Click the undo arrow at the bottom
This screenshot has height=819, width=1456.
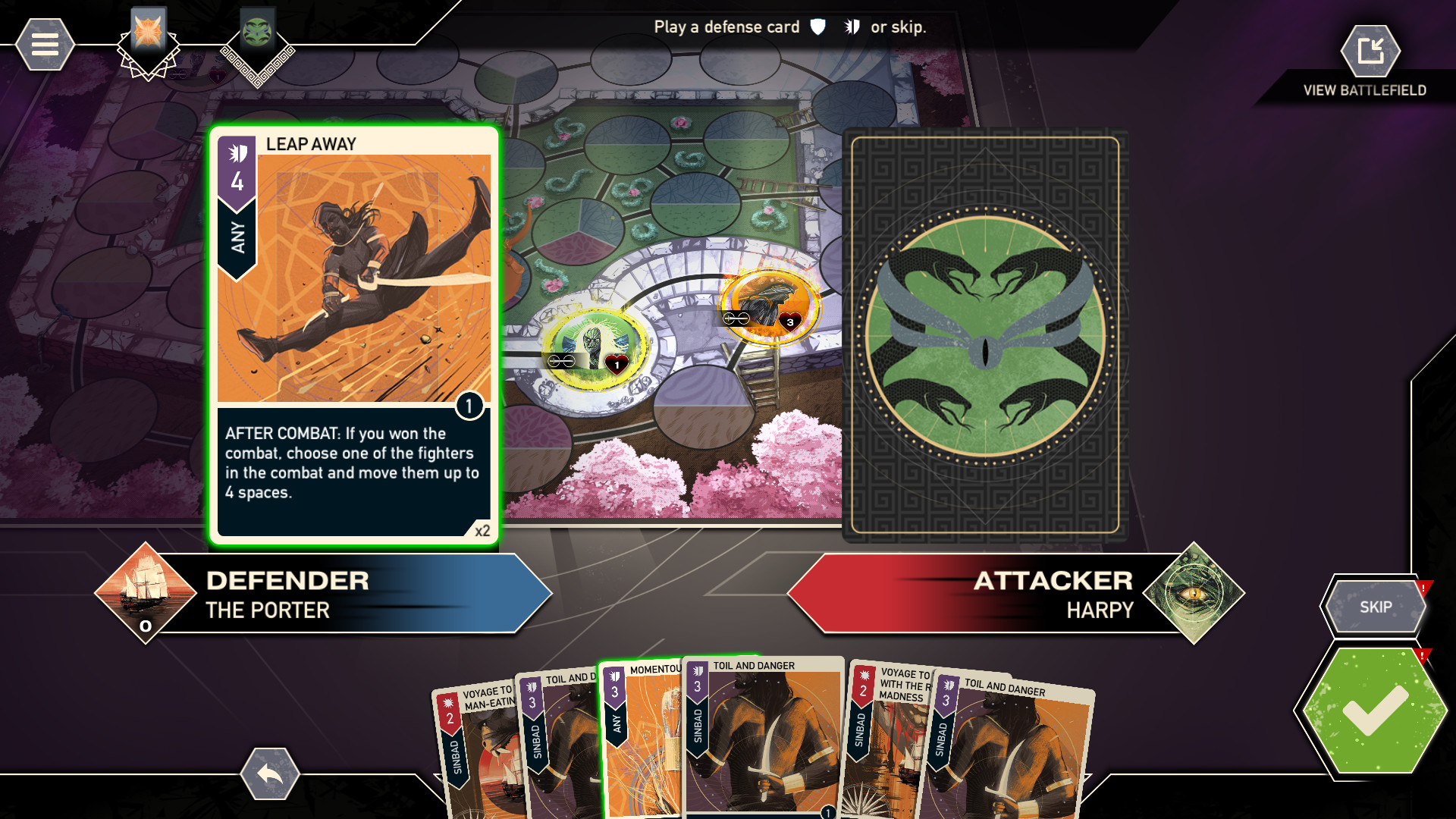(269, 775)
